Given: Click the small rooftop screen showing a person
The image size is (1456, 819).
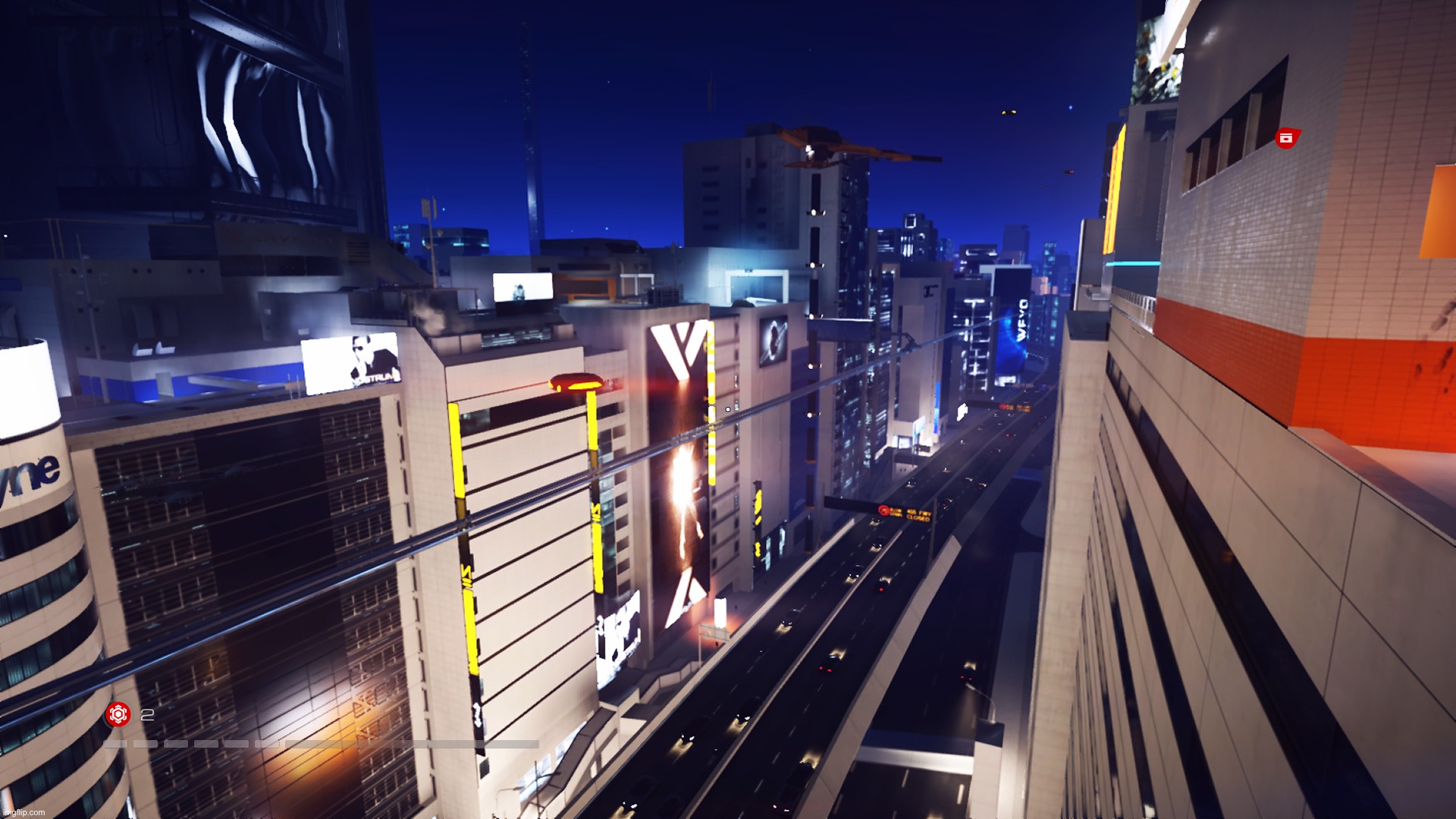Looking at the screenshot, I should pos(523,286).
